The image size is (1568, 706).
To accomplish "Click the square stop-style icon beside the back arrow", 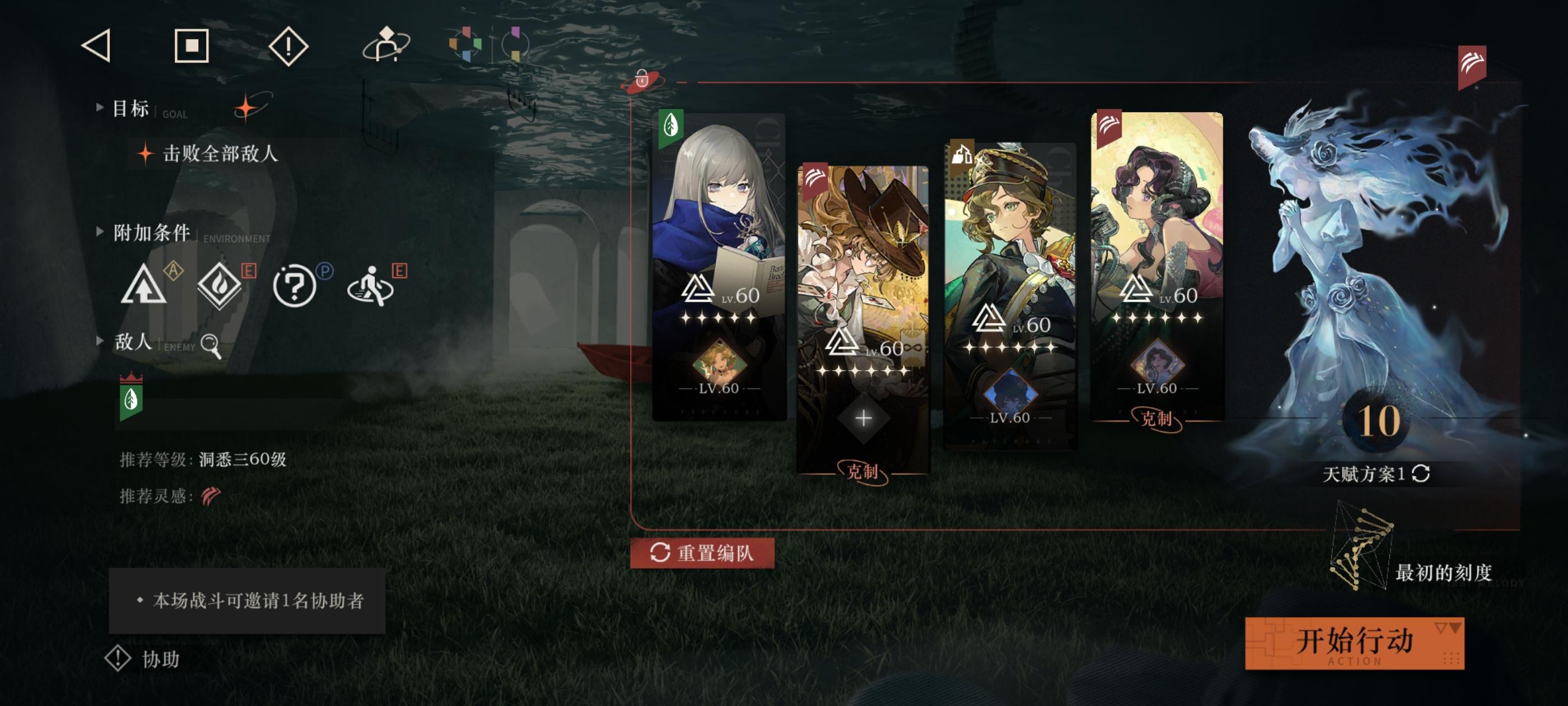I will (193, 47).
